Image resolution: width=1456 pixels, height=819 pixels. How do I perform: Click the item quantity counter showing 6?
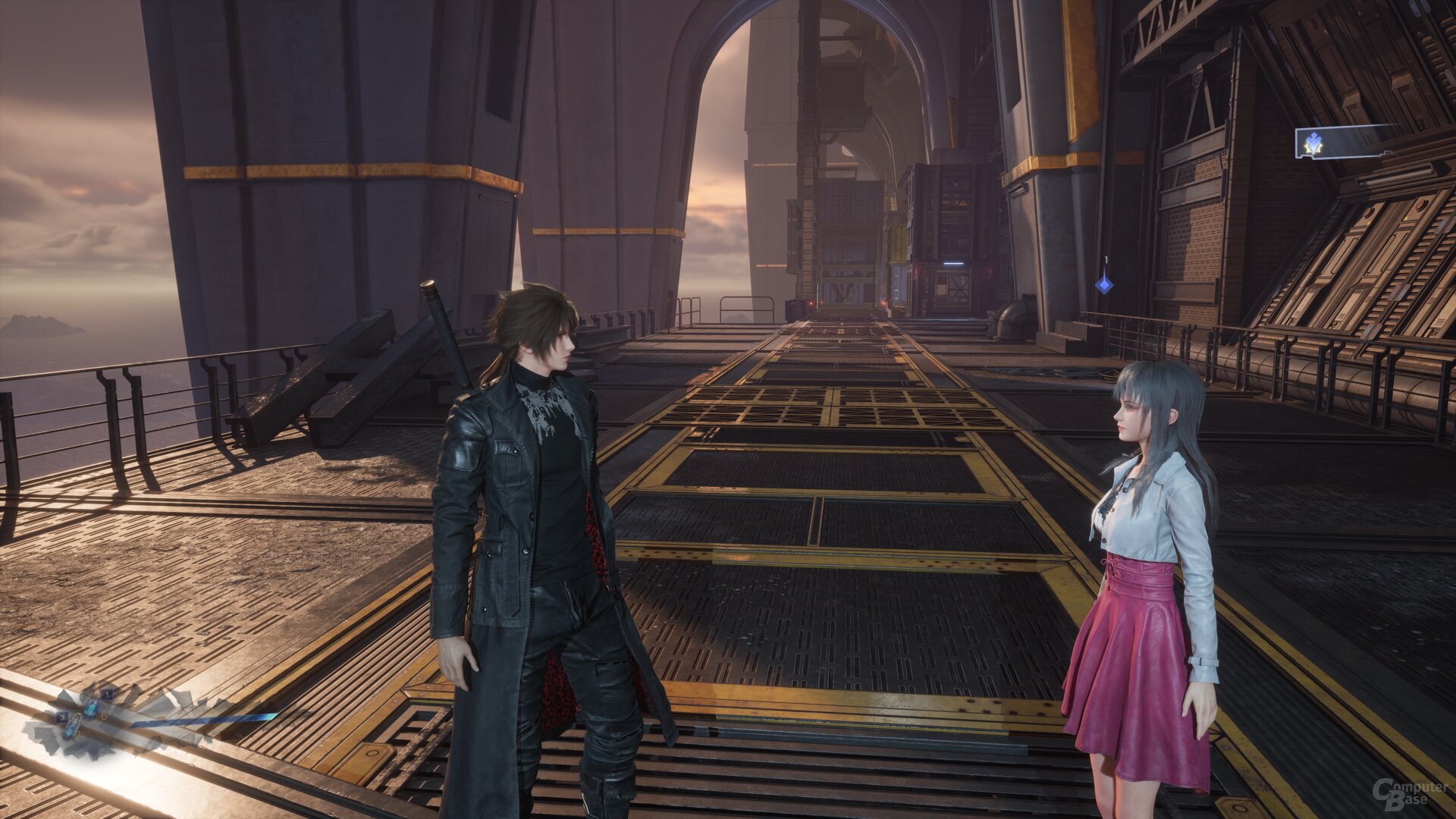click(x=104, y=717)
